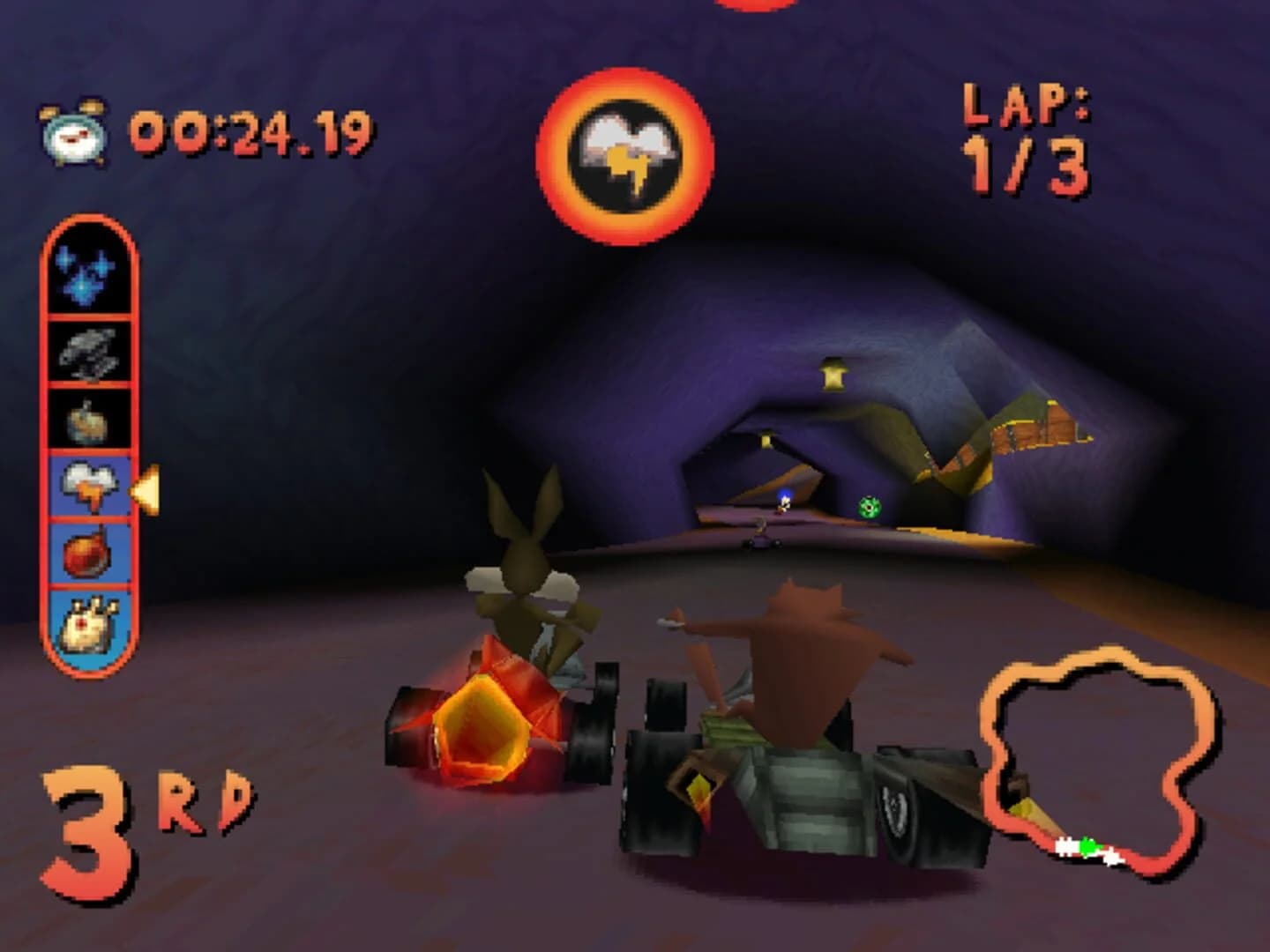Toggle the bottom crate slot active state
This screenshot has width=1270, height=952.
[88, 626]
